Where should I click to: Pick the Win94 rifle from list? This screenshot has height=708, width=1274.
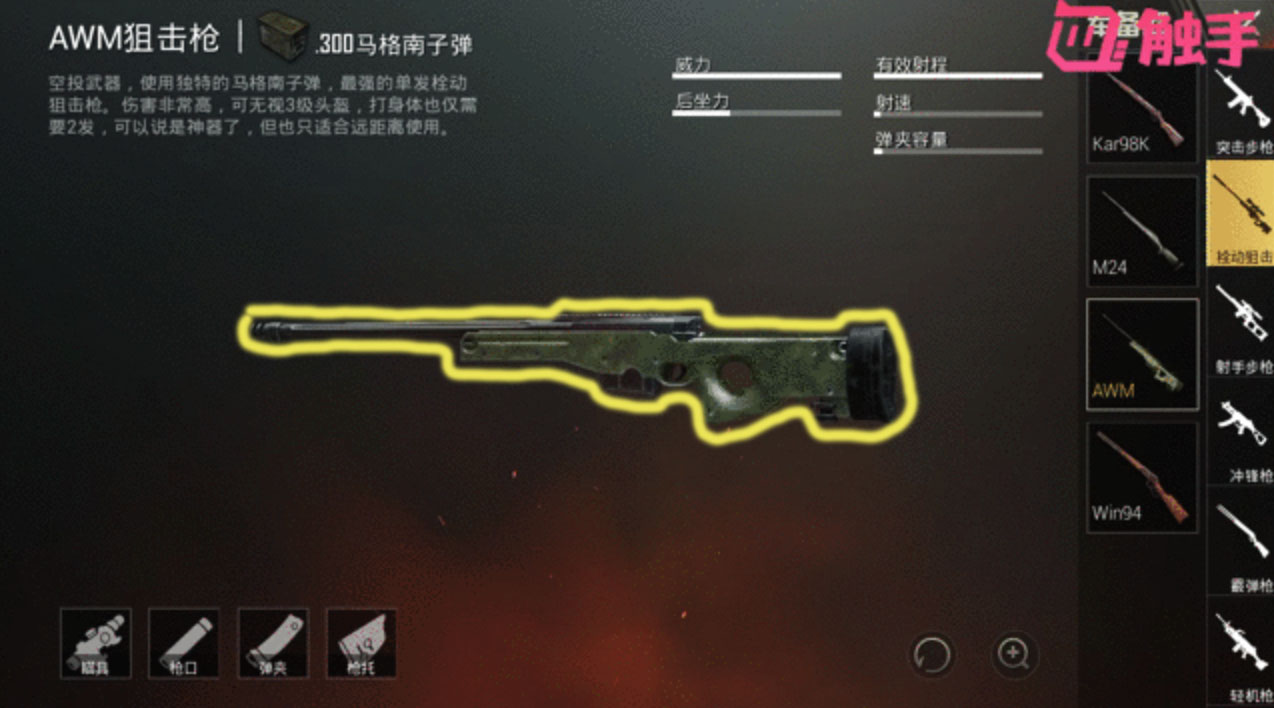click(1141, 477)
